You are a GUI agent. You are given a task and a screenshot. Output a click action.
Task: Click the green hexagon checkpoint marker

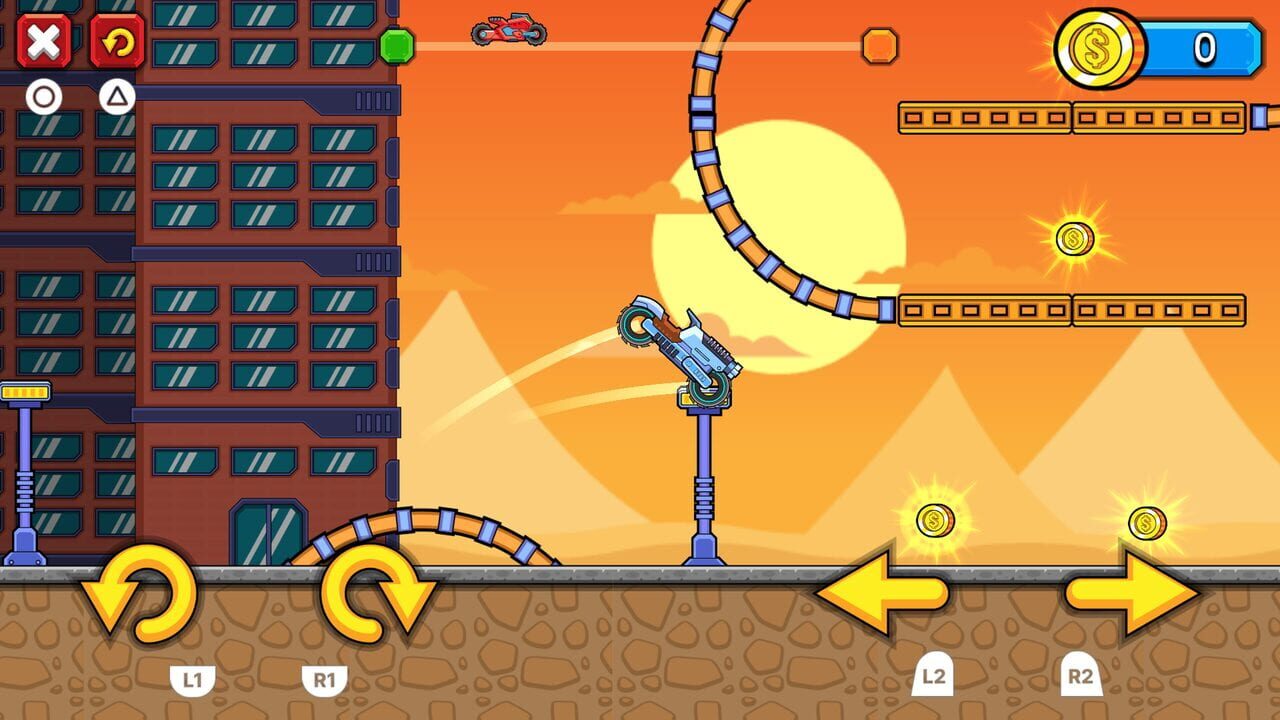[396, 45]
